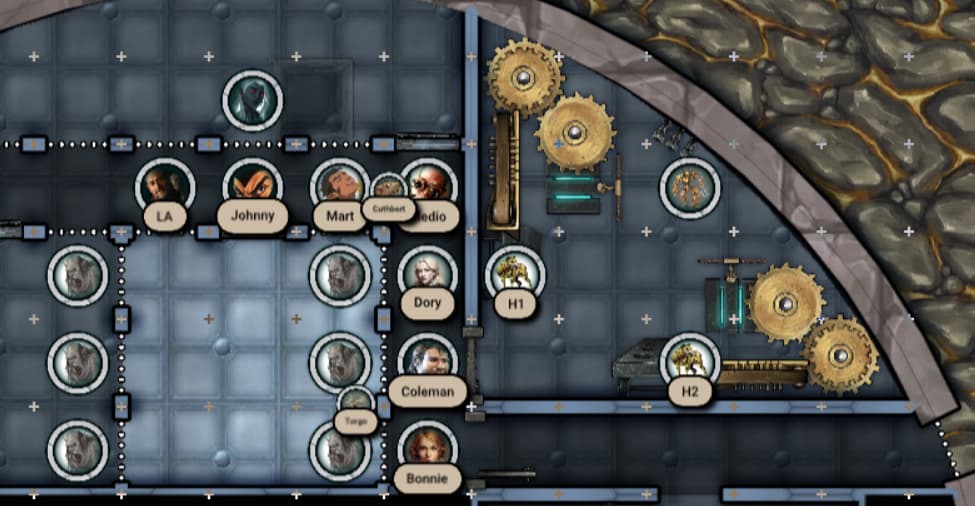Select Bonnie's token
This screenshot has height=506, width=975.
(x=427, y=446)
